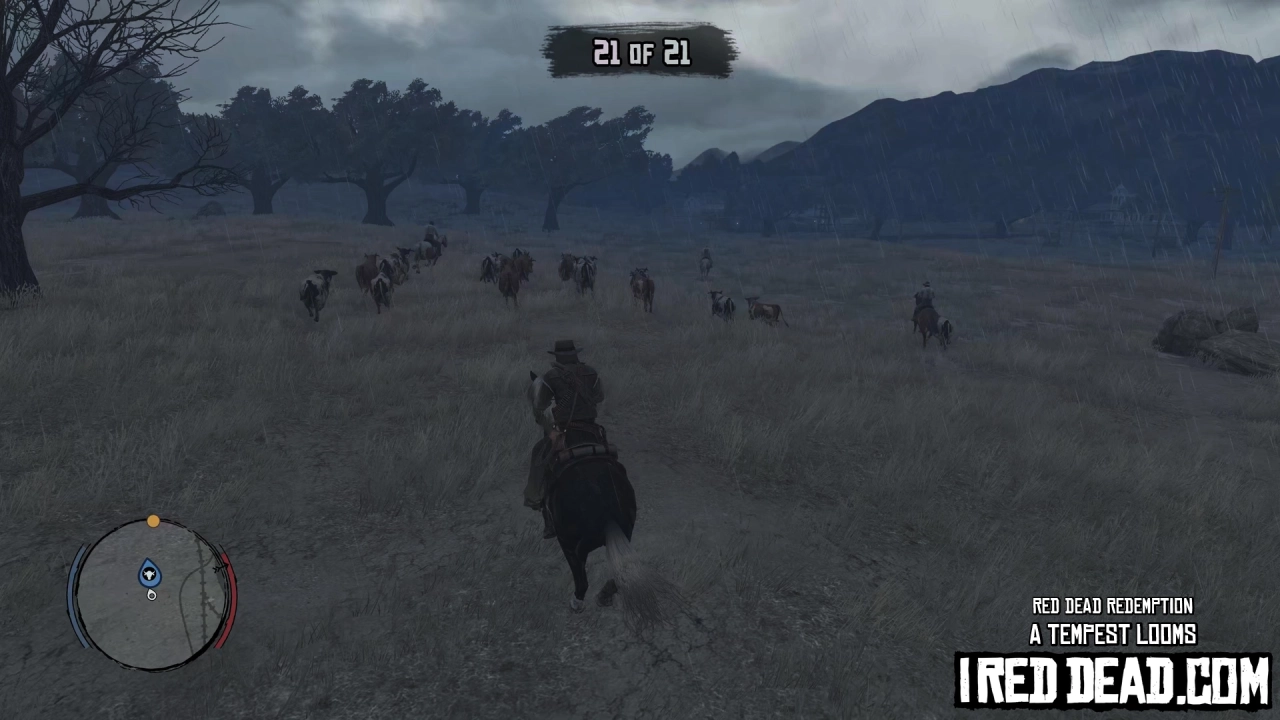This screenshot has width=1280, height=720.
Task: Select the yellow objective blip above the minimap
Action: [154, 520]
